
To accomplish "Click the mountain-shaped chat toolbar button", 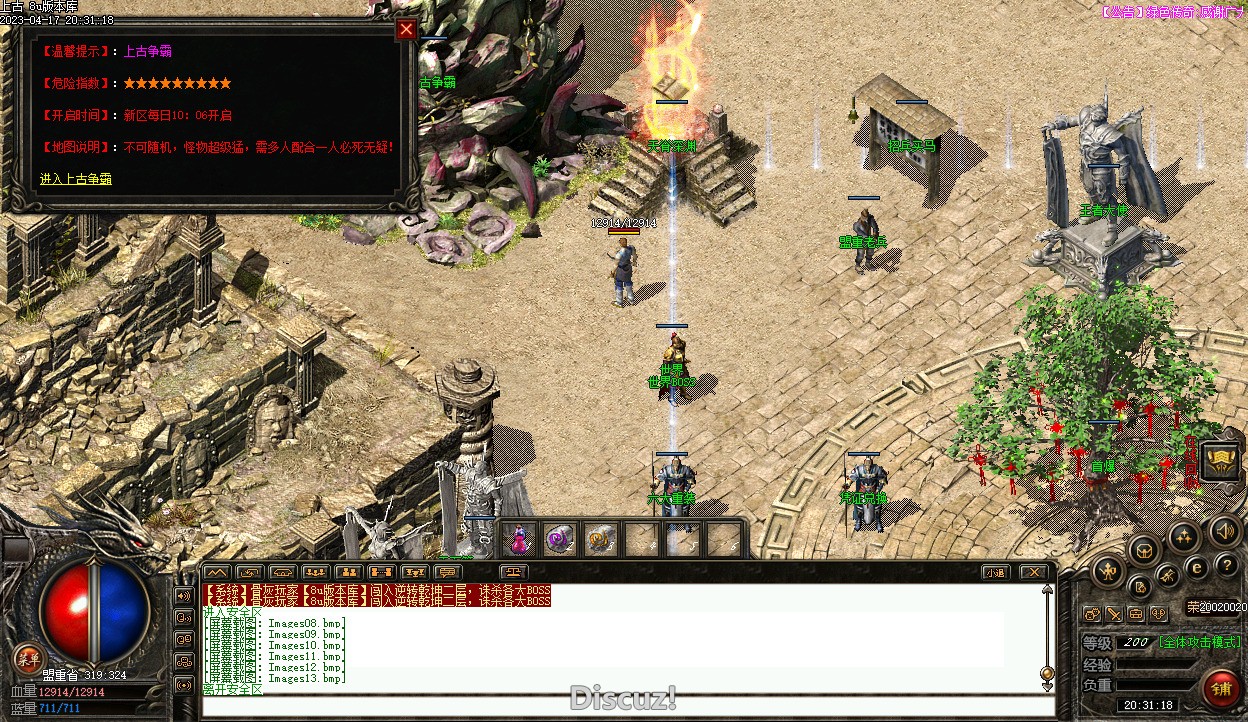I will click(x=215, y=573).
